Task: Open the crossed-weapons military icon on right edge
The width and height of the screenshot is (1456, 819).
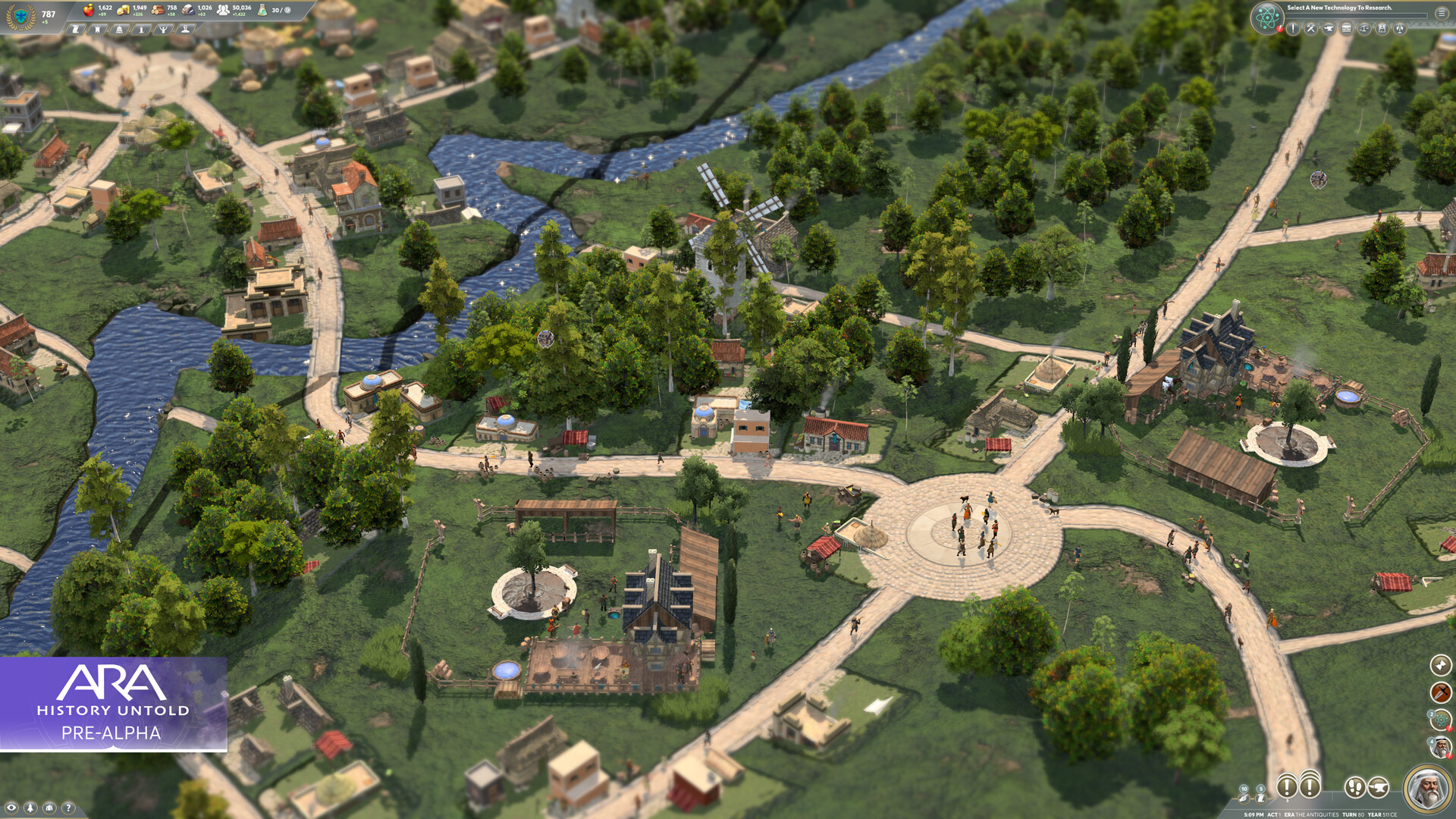Action: click(x=1442, y=693)
